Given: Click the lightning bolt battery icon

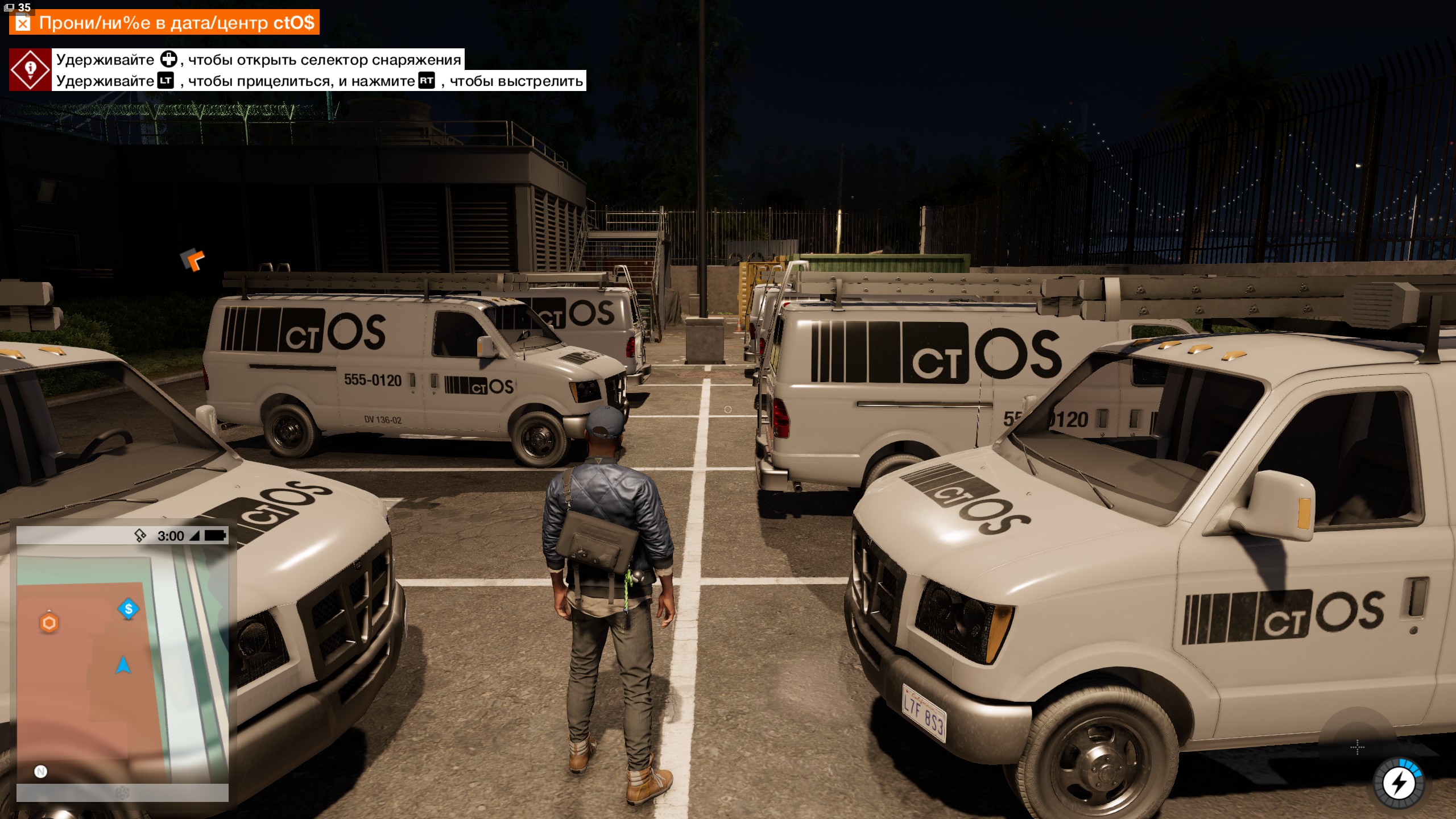Looking at the screenshot, I should (1399, 784).
